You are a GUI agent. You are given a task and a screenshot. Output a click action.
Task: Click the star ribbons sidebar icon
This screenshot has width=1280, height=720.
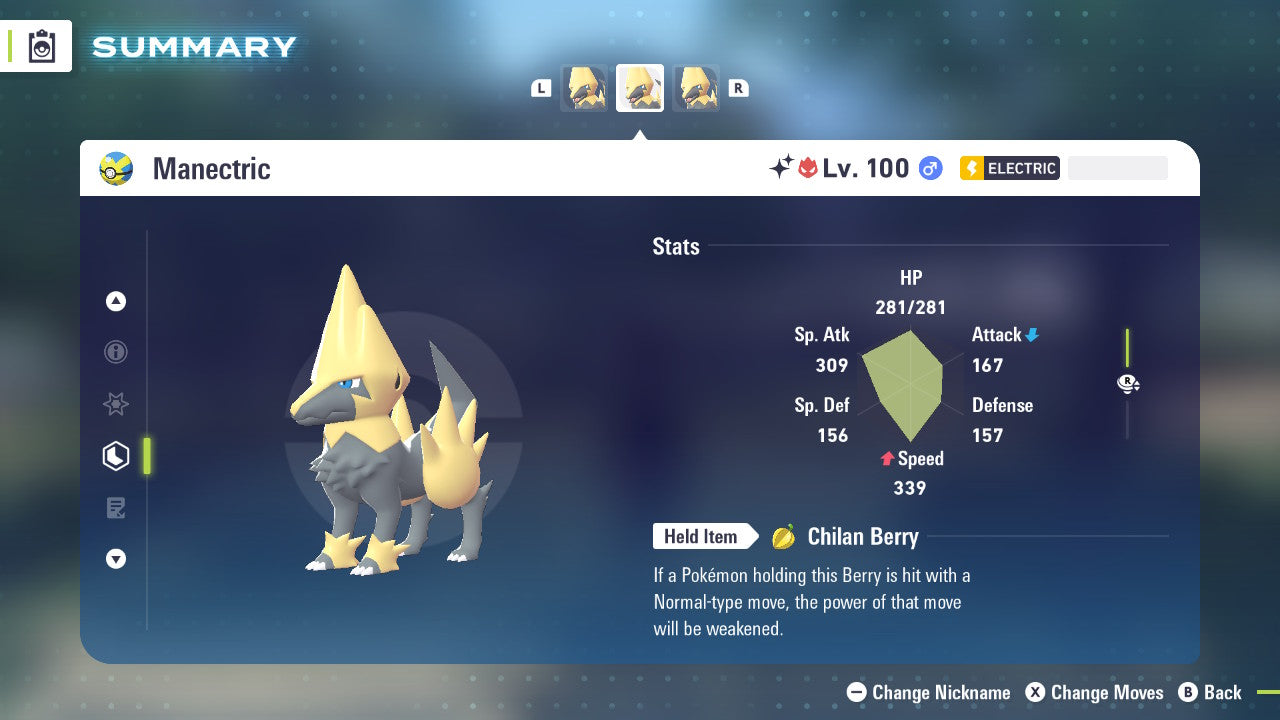[x=116, y=404]
